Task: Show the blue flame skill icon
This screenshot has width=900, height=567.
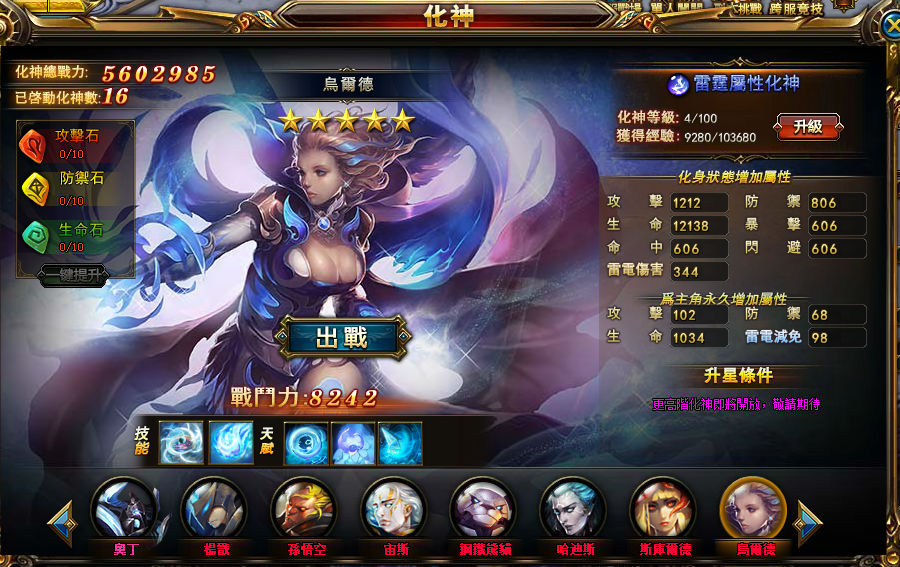Action: click(x=231, y=443)
